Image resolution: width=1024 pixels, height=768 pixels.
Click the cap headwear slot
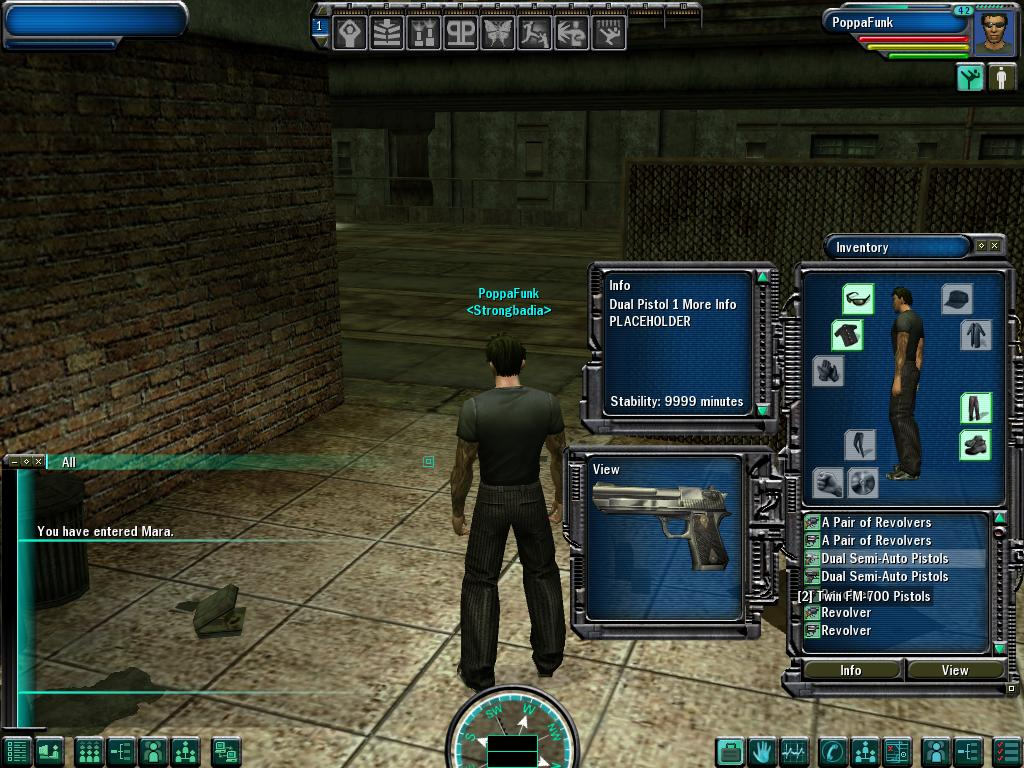[x=957, y=298]
